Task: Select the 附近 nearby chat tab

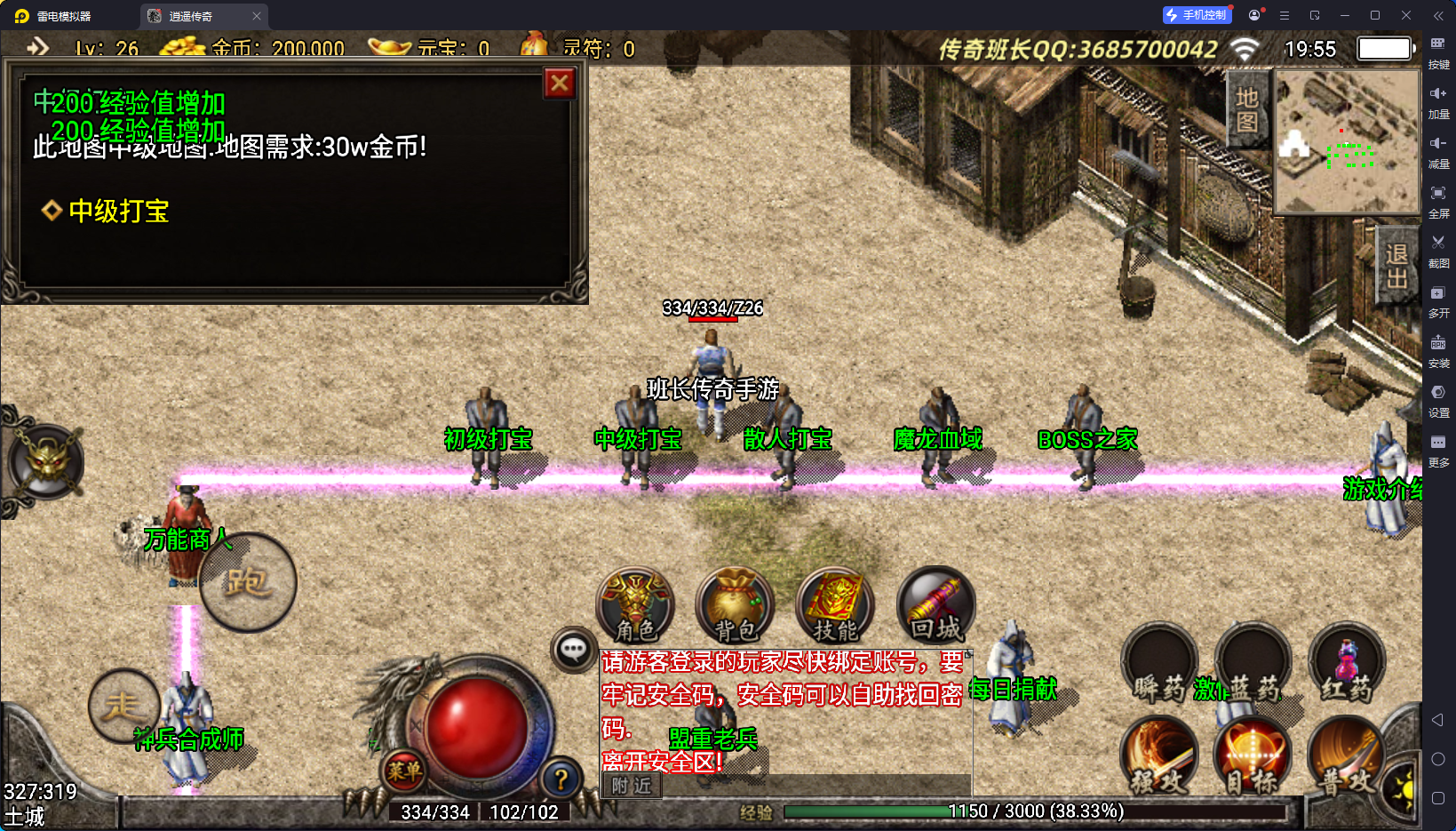Action: pyautogui.click(x=632, y=786)
